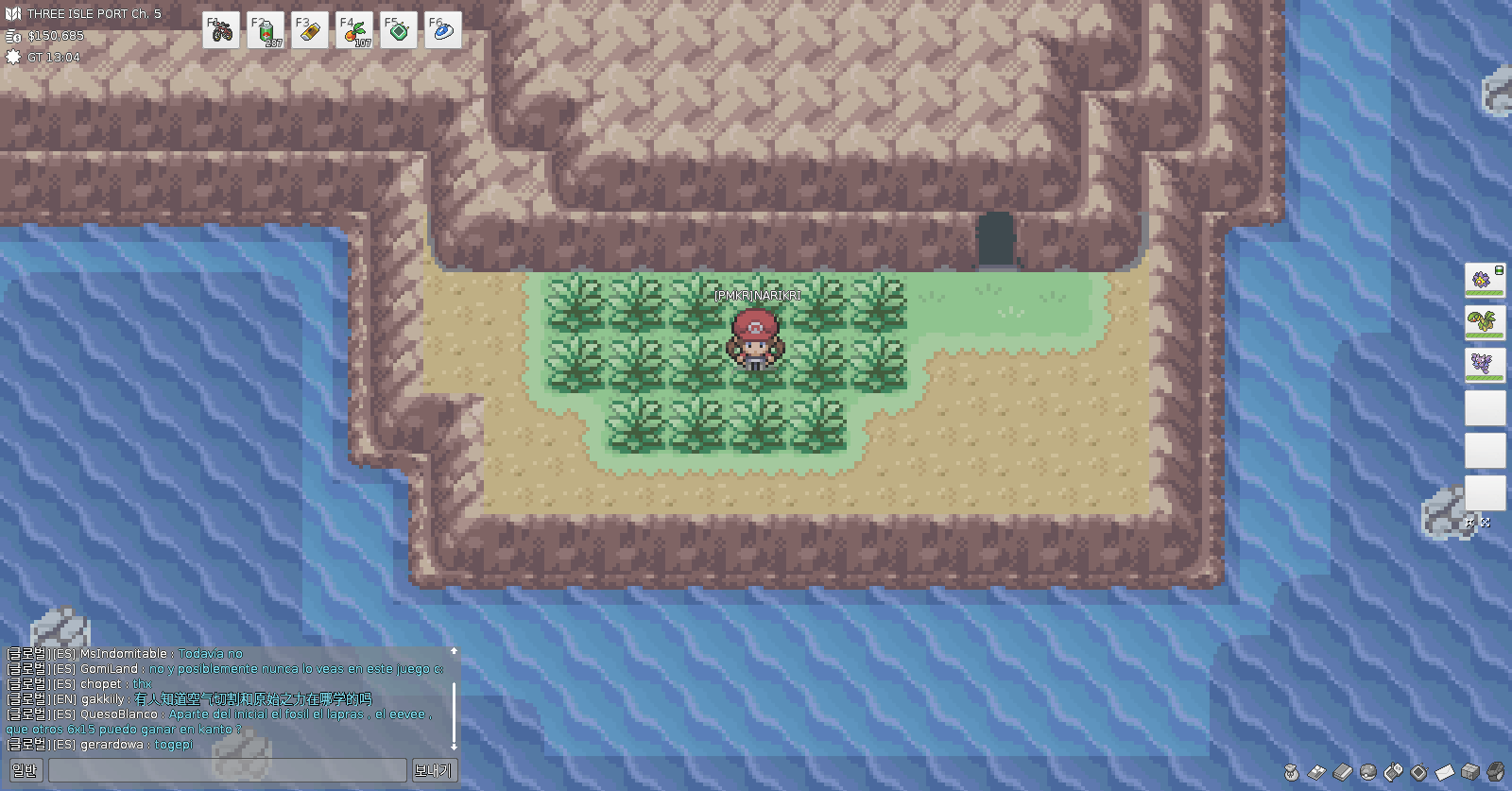Open the wristwatch menu icon
The image size is (1512, 791).
[x=1496, y=772]
